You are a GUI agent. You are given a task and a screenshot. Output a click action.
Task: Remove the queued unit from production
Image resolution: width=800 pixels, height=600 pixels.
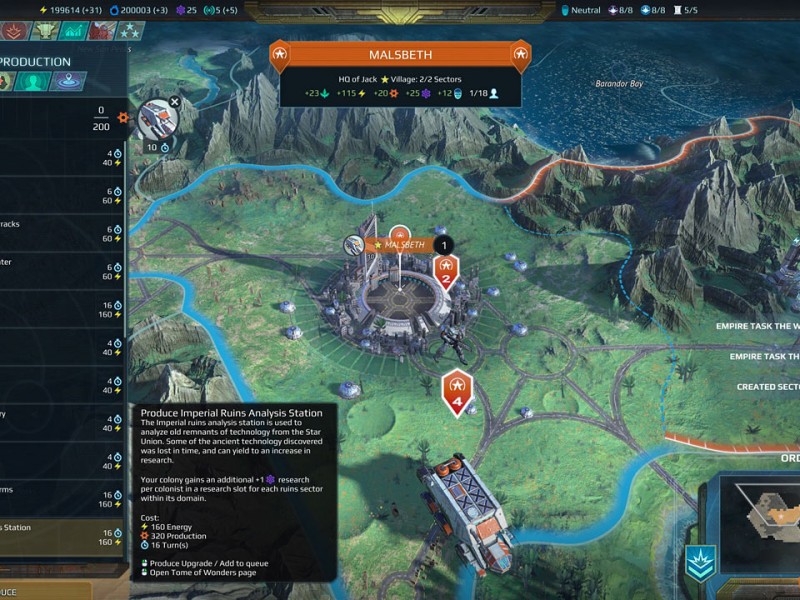click(x=175, y=101)
